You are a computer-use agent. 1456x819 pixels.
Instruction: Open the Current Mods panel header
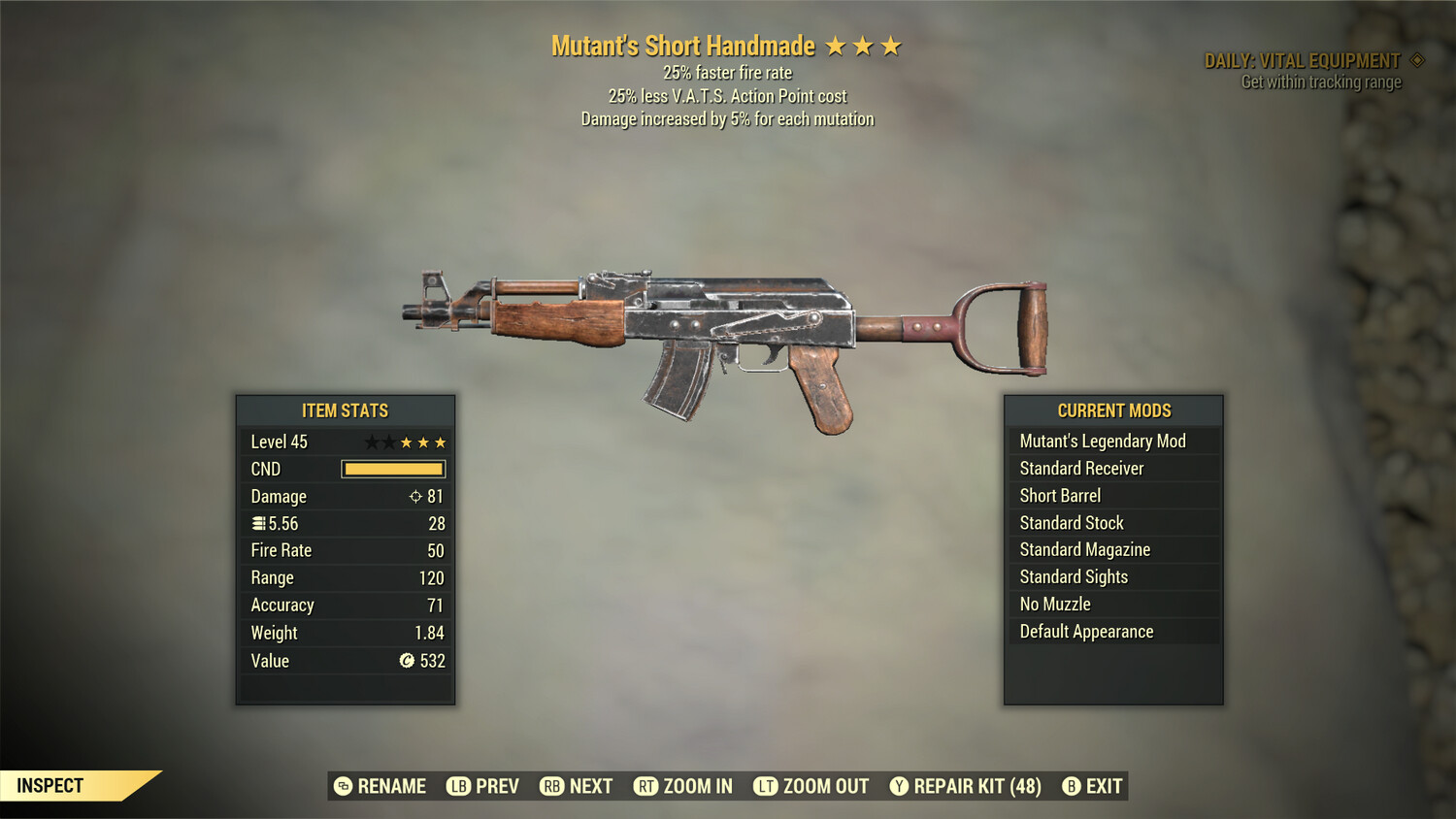point(1112,410)
